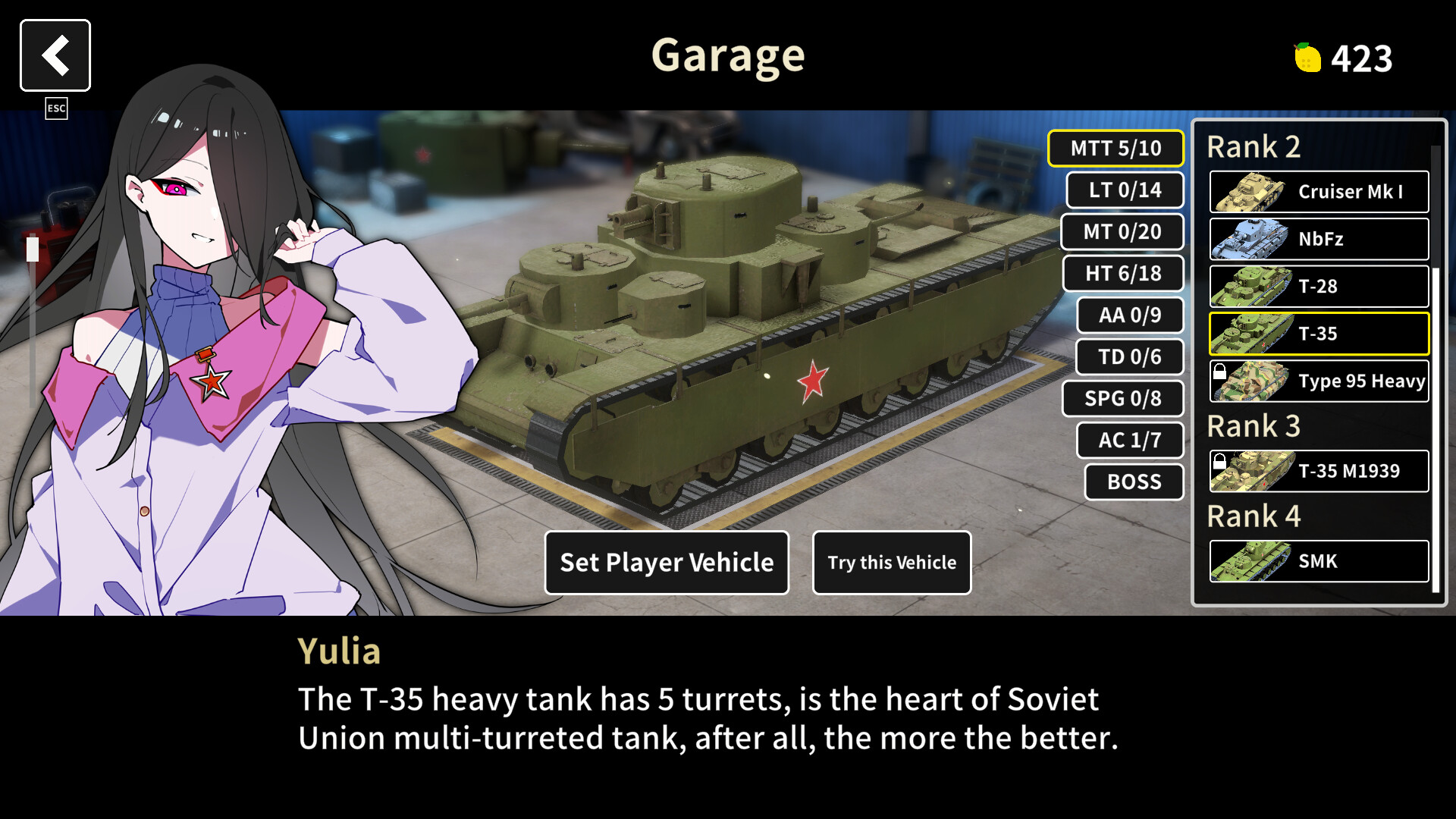The width and height of the screenshot is (1456, 819).
Task: Enable the AA 0/9 vehicle filter
Action: (1129, 315)
